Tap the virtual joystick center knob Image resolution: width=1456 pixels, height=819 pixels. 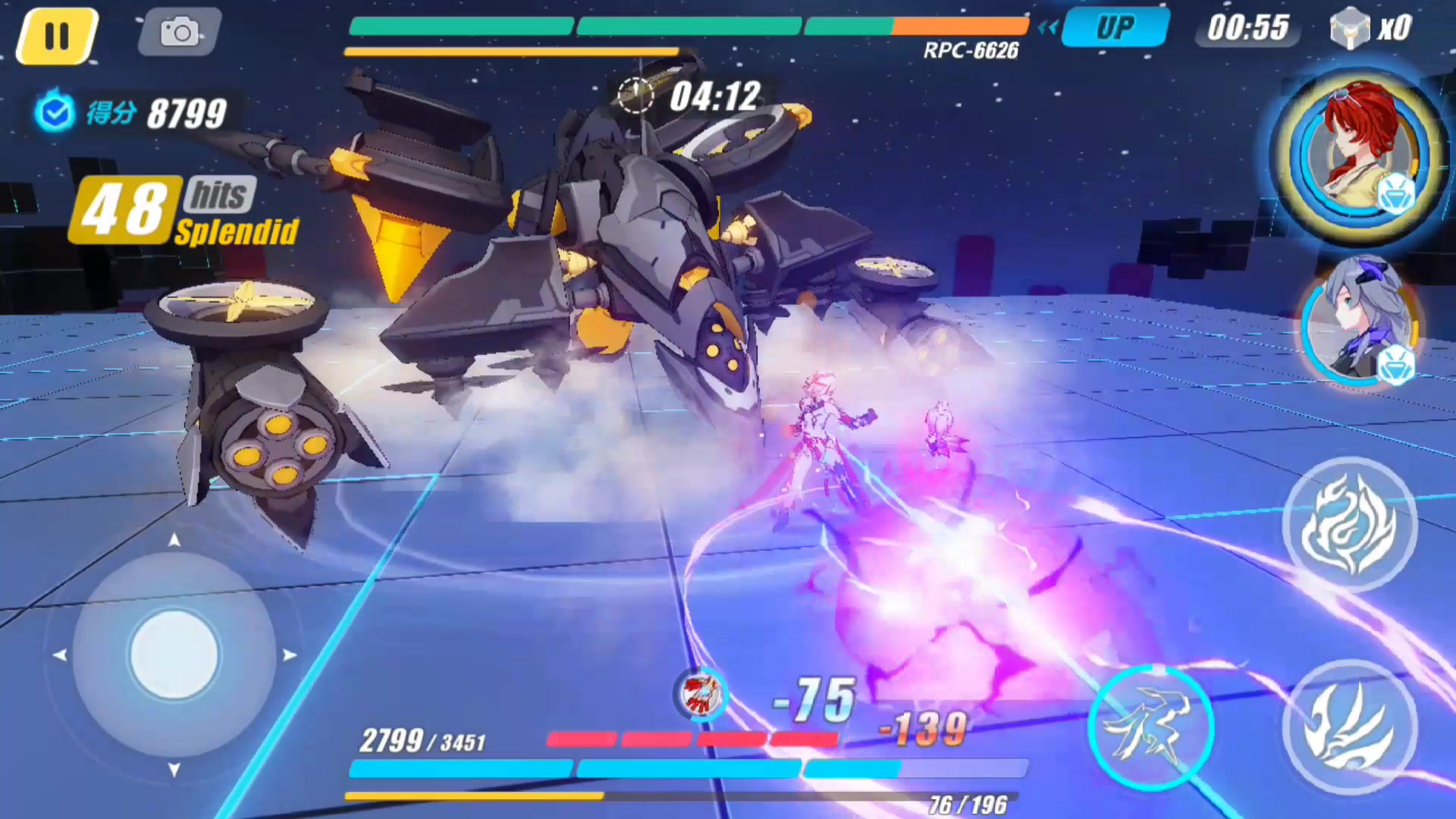pos(174,654)
